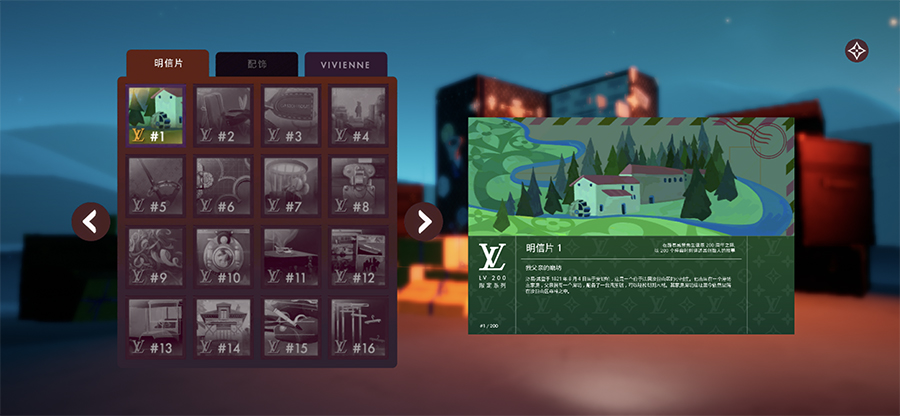Click postcard slot #4
This screenshot has width=900, height=416.
[358, 115]
